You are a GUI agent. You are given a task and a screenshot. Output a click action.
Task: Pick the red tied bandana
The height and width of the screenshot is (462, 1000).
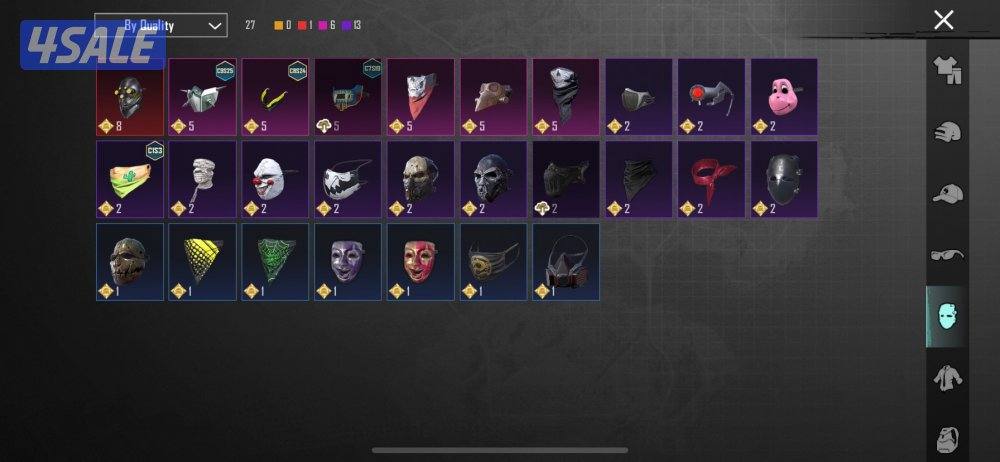point(711,179)
